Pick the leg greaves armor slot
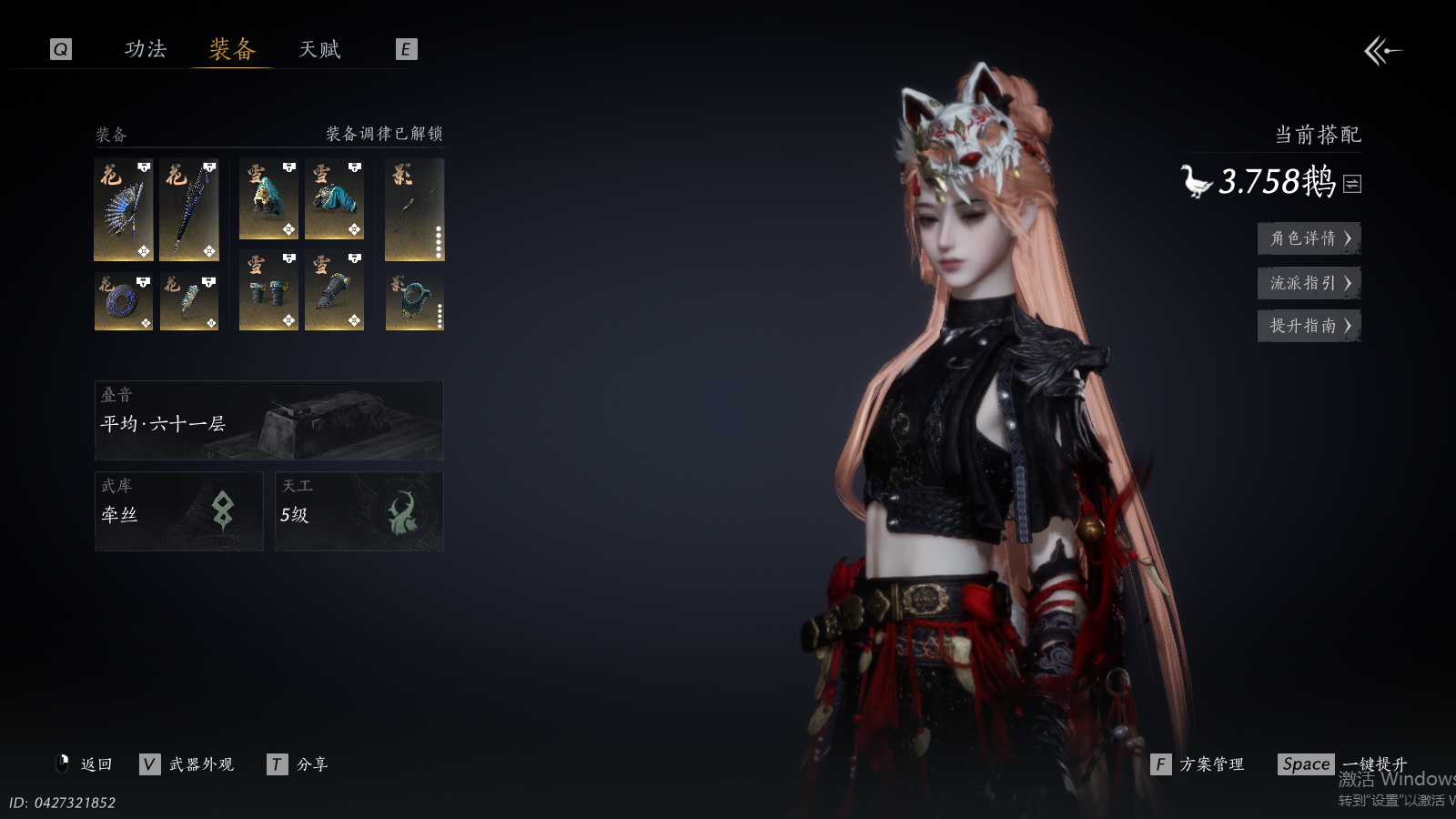This screenshot has height=819, width=1456. tap(334, 291)
